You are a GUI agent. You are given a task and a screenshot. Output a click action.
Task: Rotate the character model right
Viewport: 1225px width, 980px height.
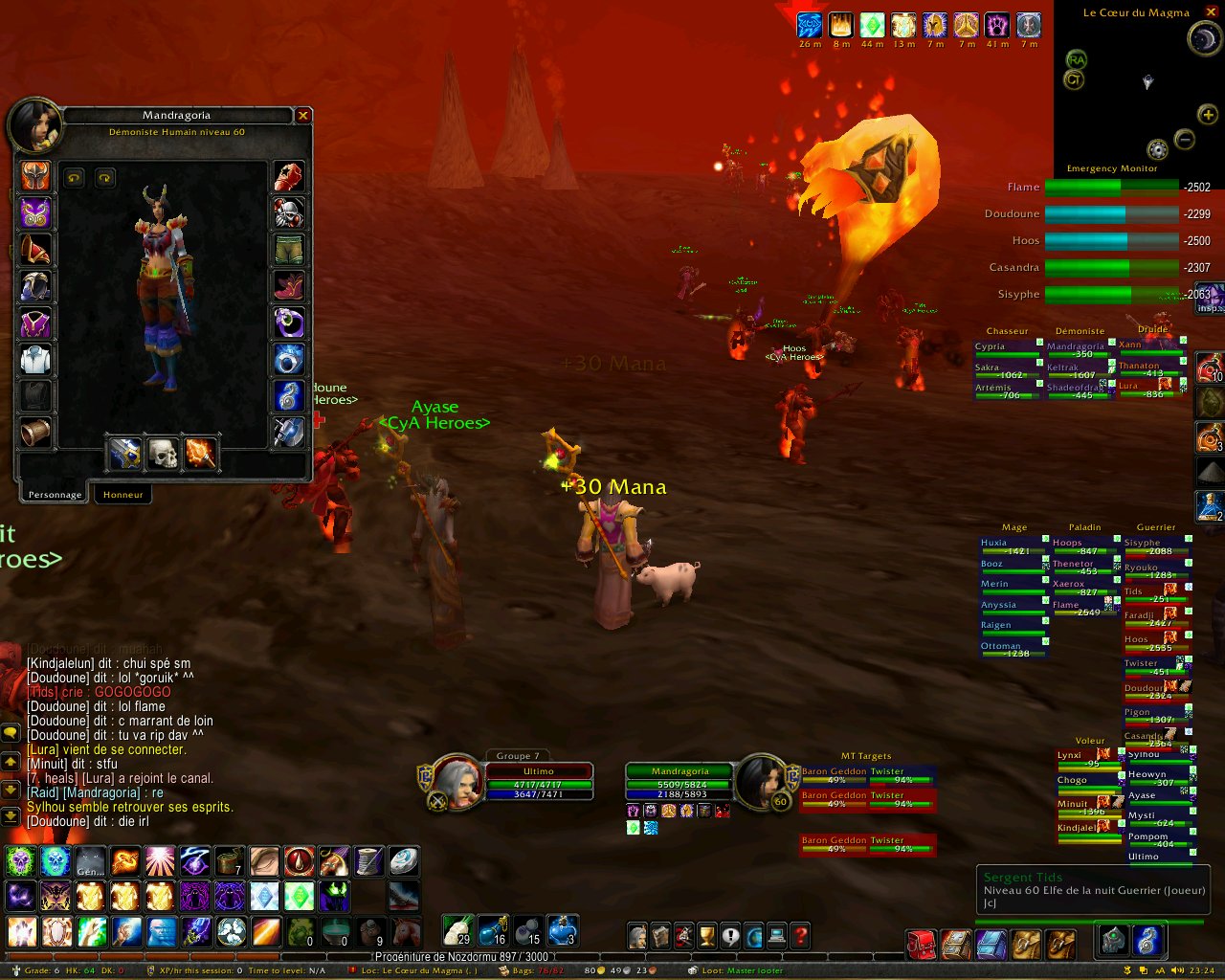[x=104, y=178]
